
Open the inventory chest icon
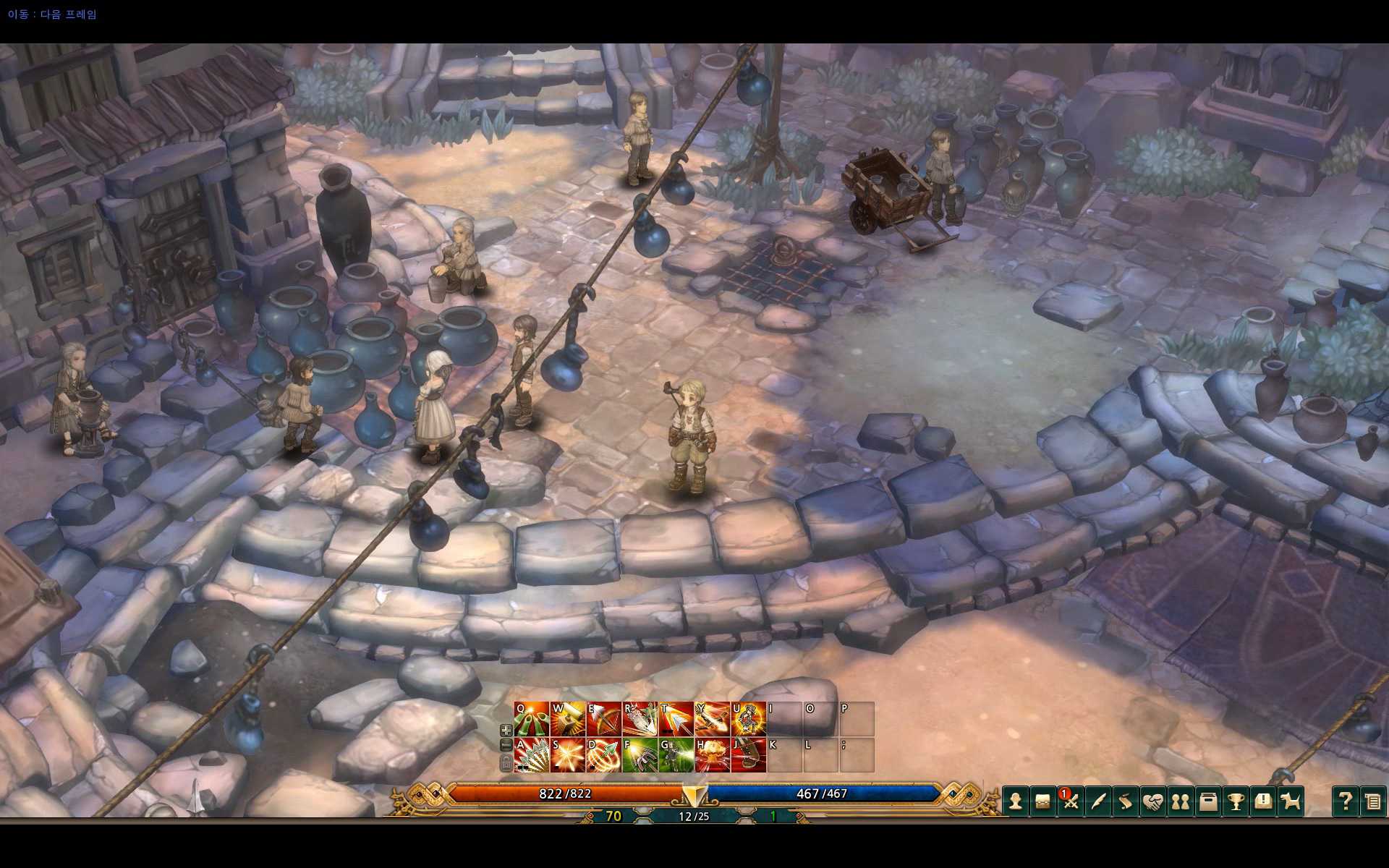pos(1043,801)
